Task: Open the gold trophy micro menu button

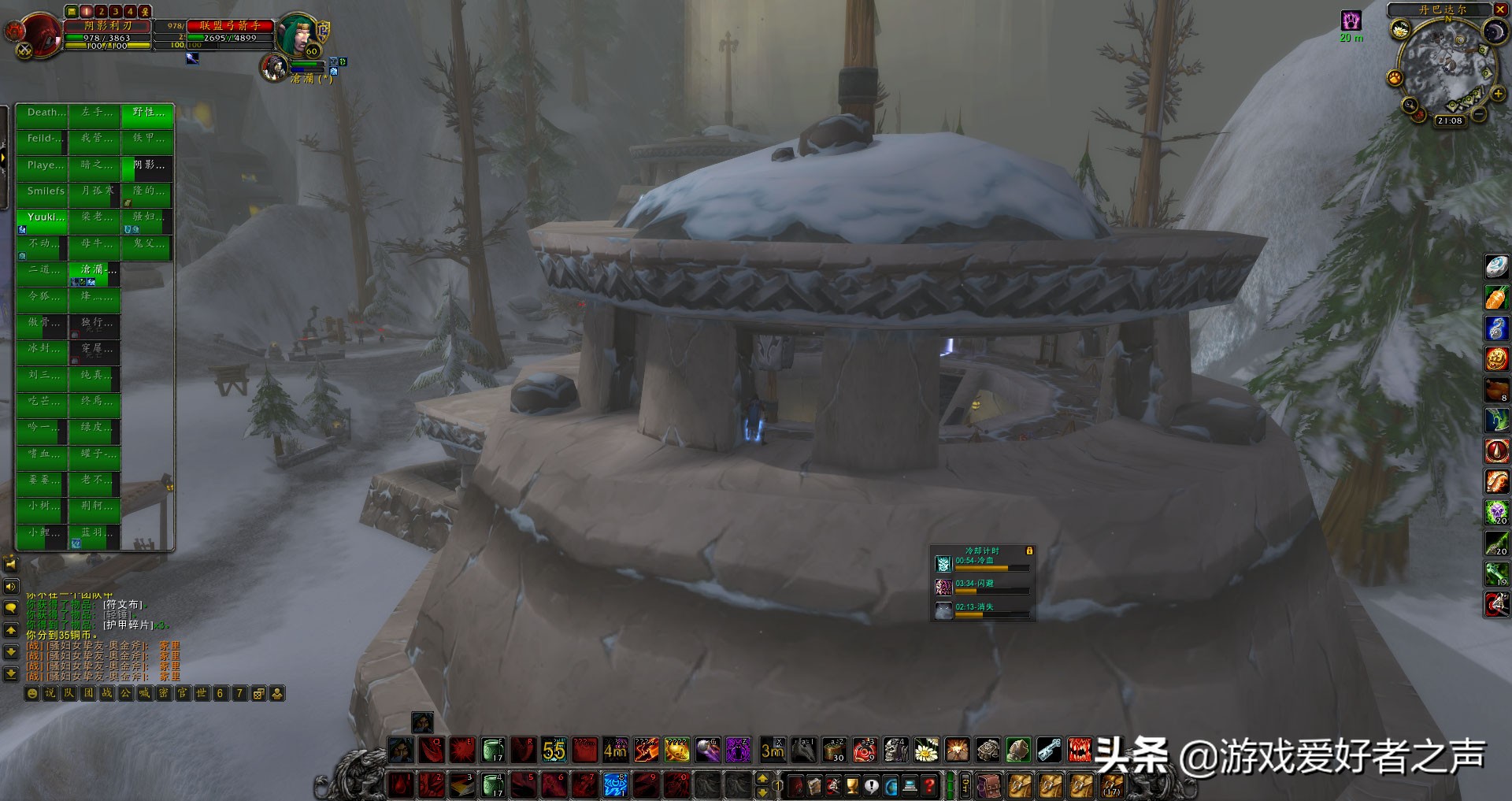Action: (x=852, y=786)
